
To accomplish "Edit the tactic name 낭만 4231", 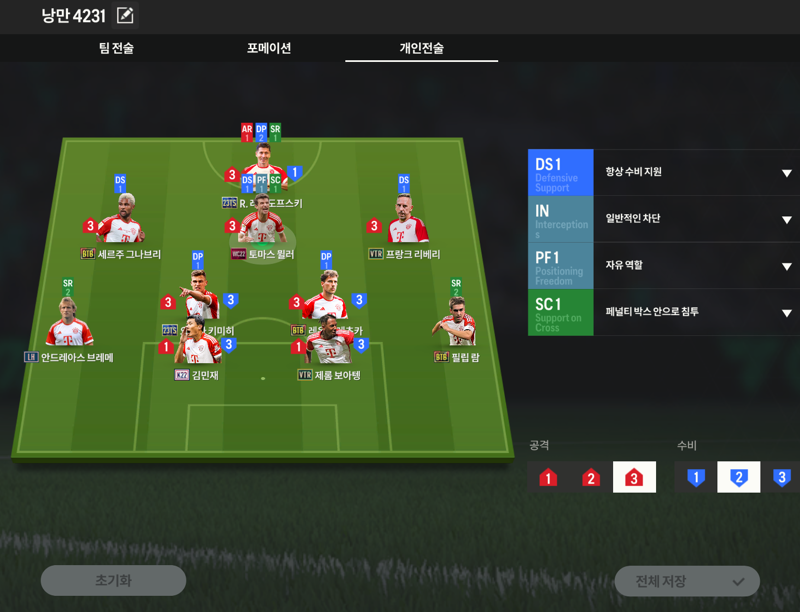I will click(x=125, y=16).
